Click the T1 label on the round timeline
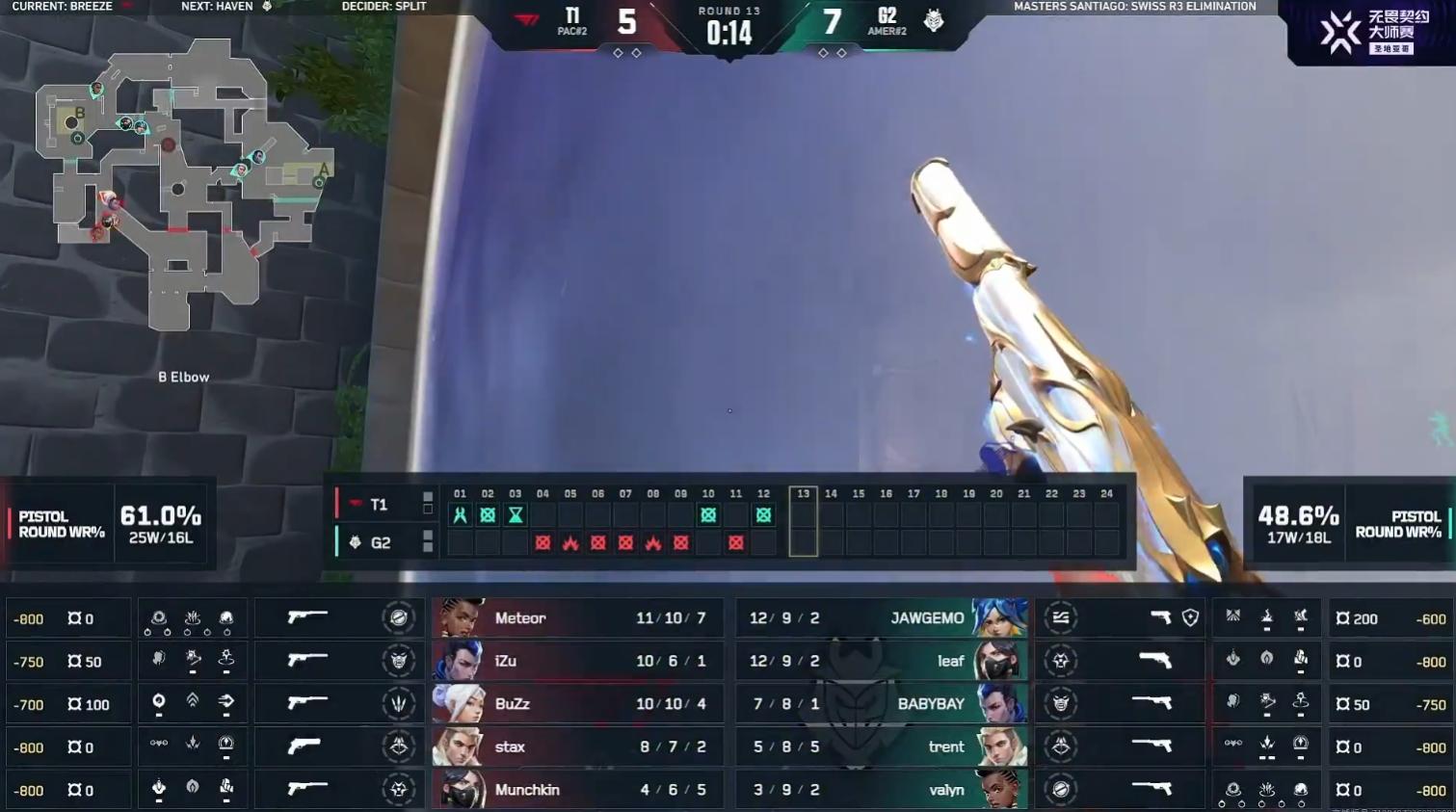Image resolution: width=1456 pixels, height=812 pixels. (x=378, y=505)
